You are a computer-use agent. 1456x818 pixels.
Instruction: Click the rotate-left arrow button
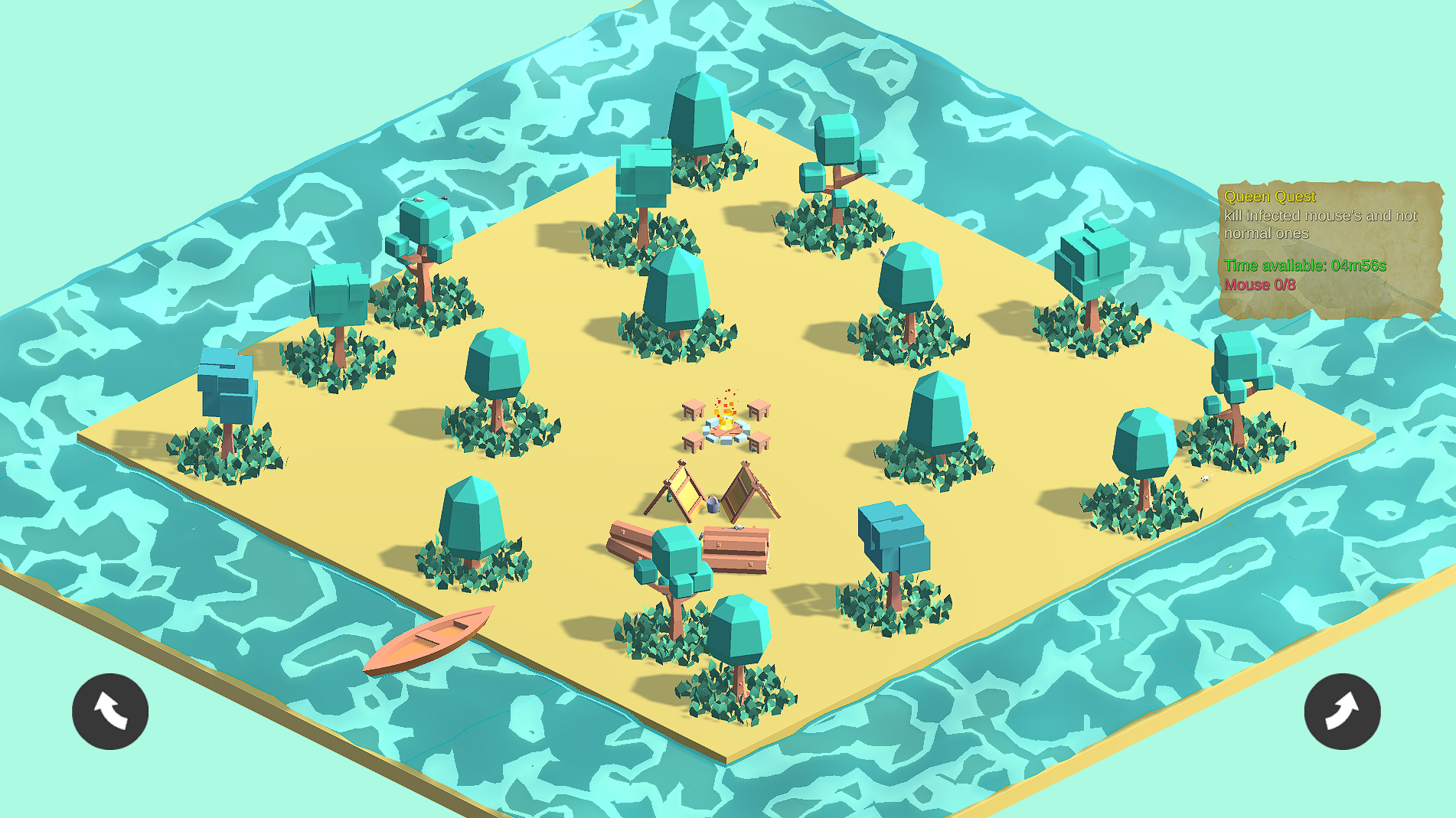(x=109, y=711)
